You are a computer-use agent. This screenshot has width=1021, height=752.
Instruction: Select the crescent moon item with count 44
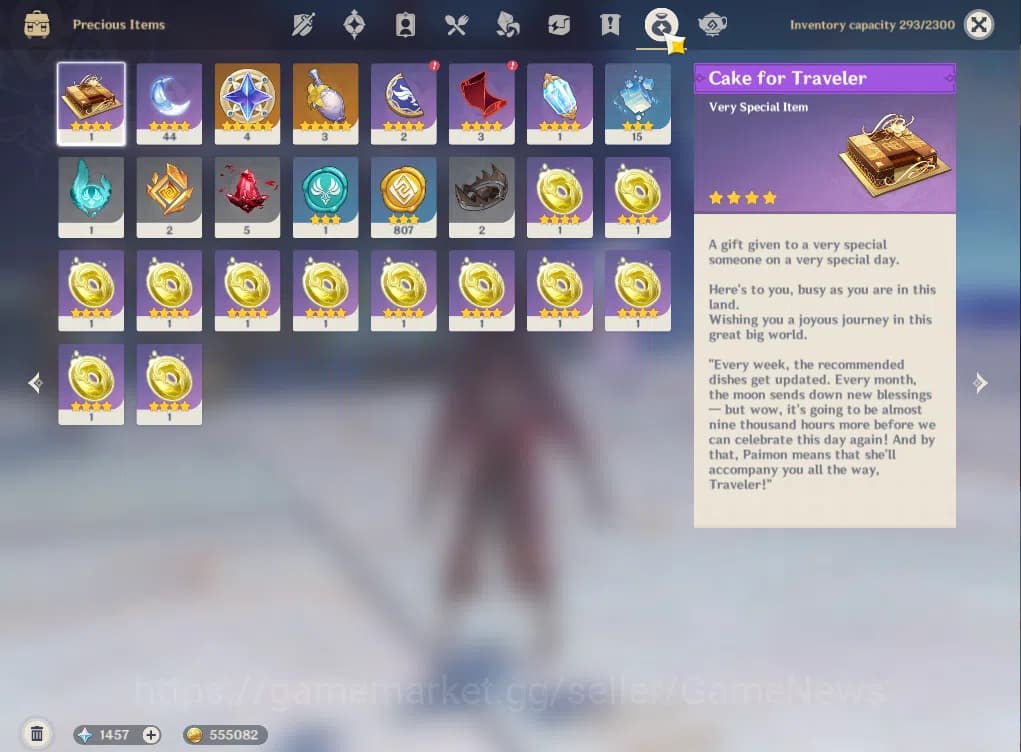[x=169, y=97]
